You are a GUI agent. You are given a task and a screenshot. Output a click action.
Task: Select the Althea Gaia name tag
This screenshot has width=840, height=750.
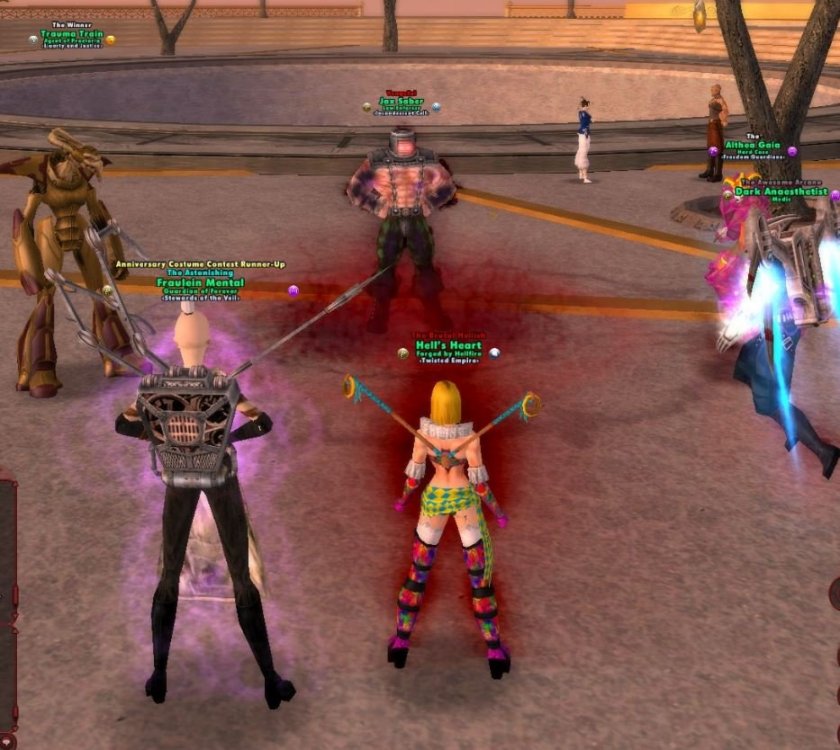(753, 145)
